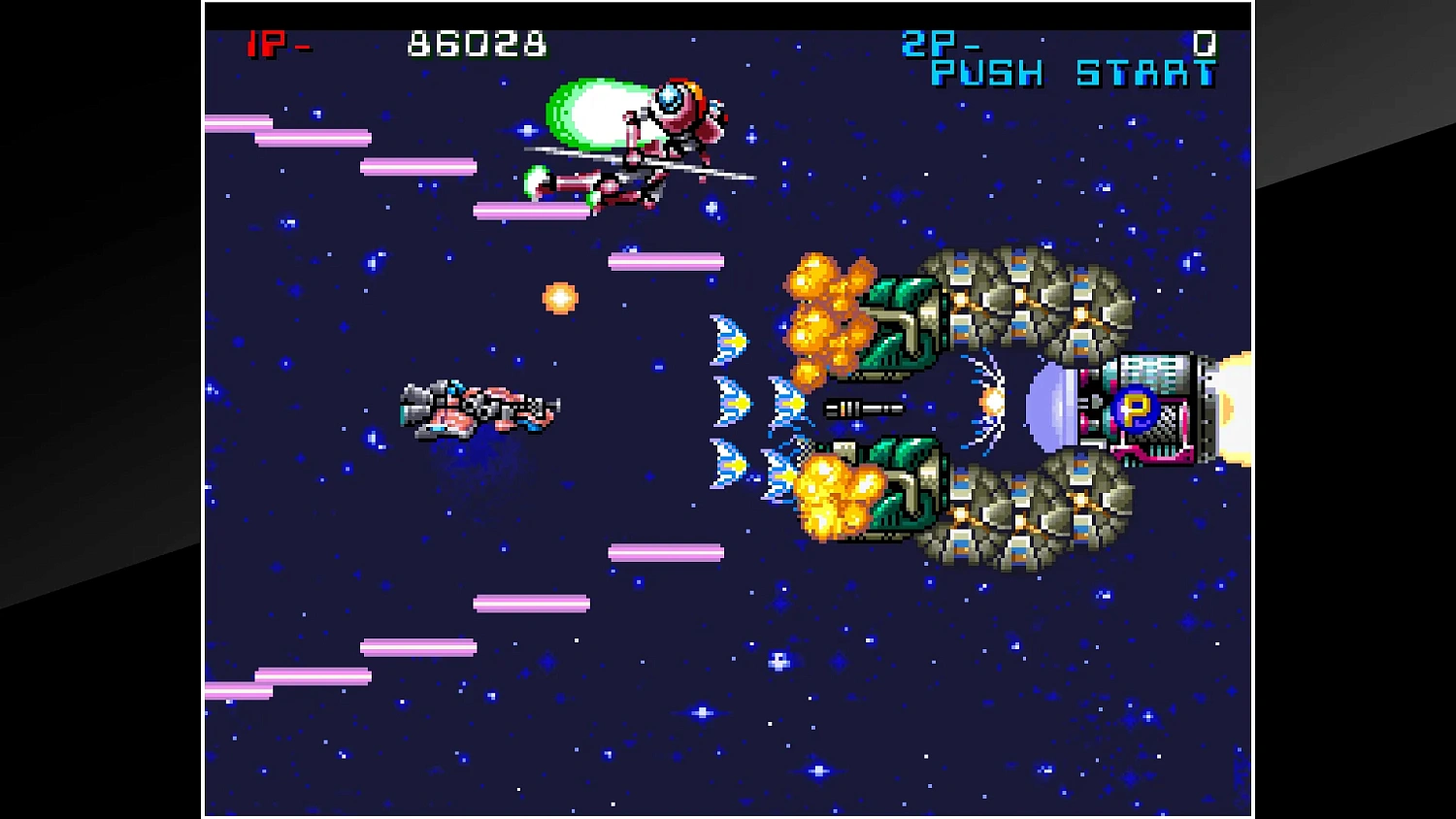Click the topmost pink platform strip
Viewport: 1456px width, 819px height.
pos(238,123)
